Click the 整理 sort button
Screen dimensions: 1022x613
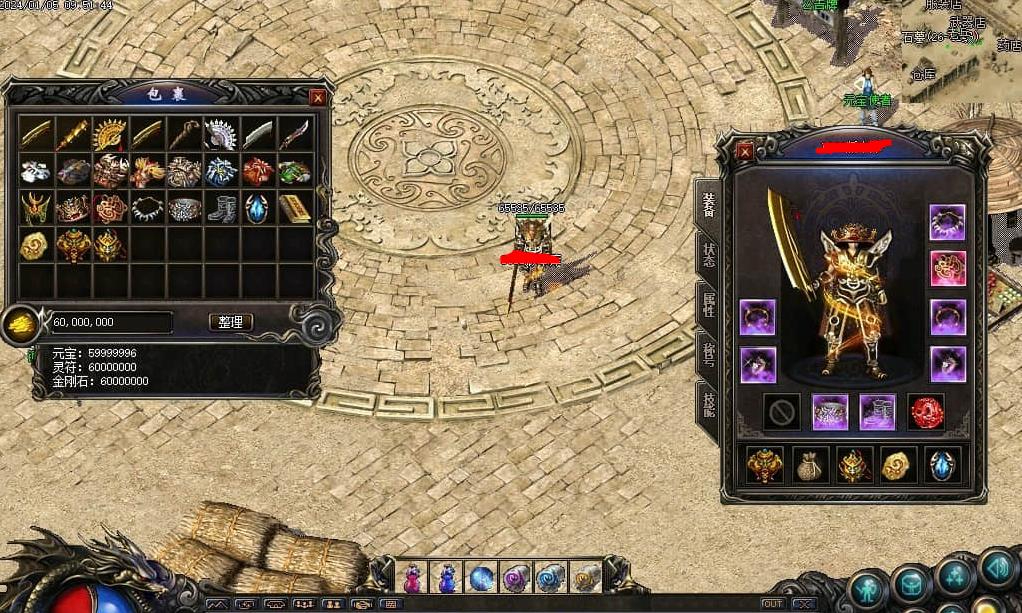pyautogui.click(x=230, y=322)
